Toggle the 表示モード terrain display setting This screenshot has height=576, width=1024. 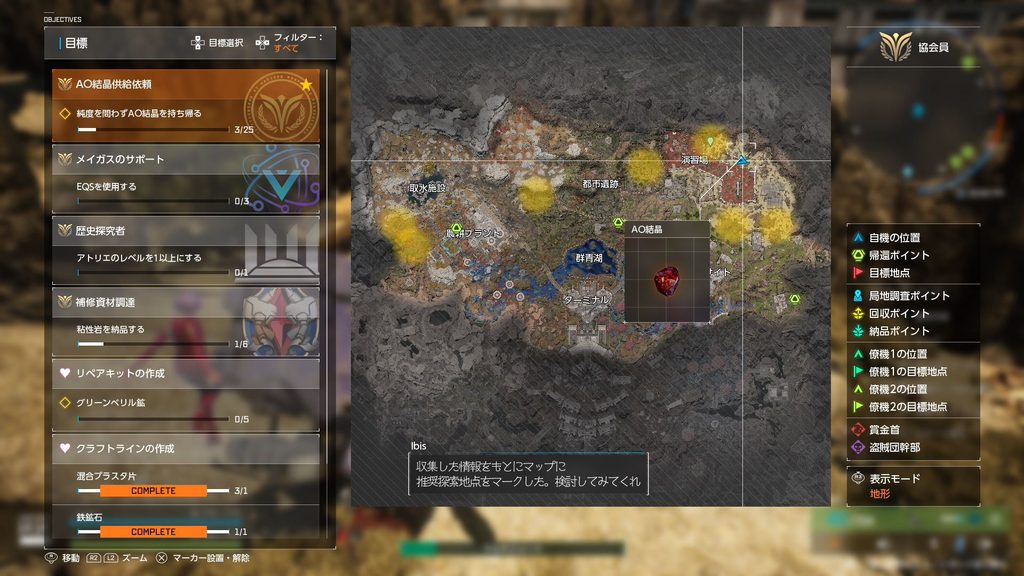pos(894,485)
